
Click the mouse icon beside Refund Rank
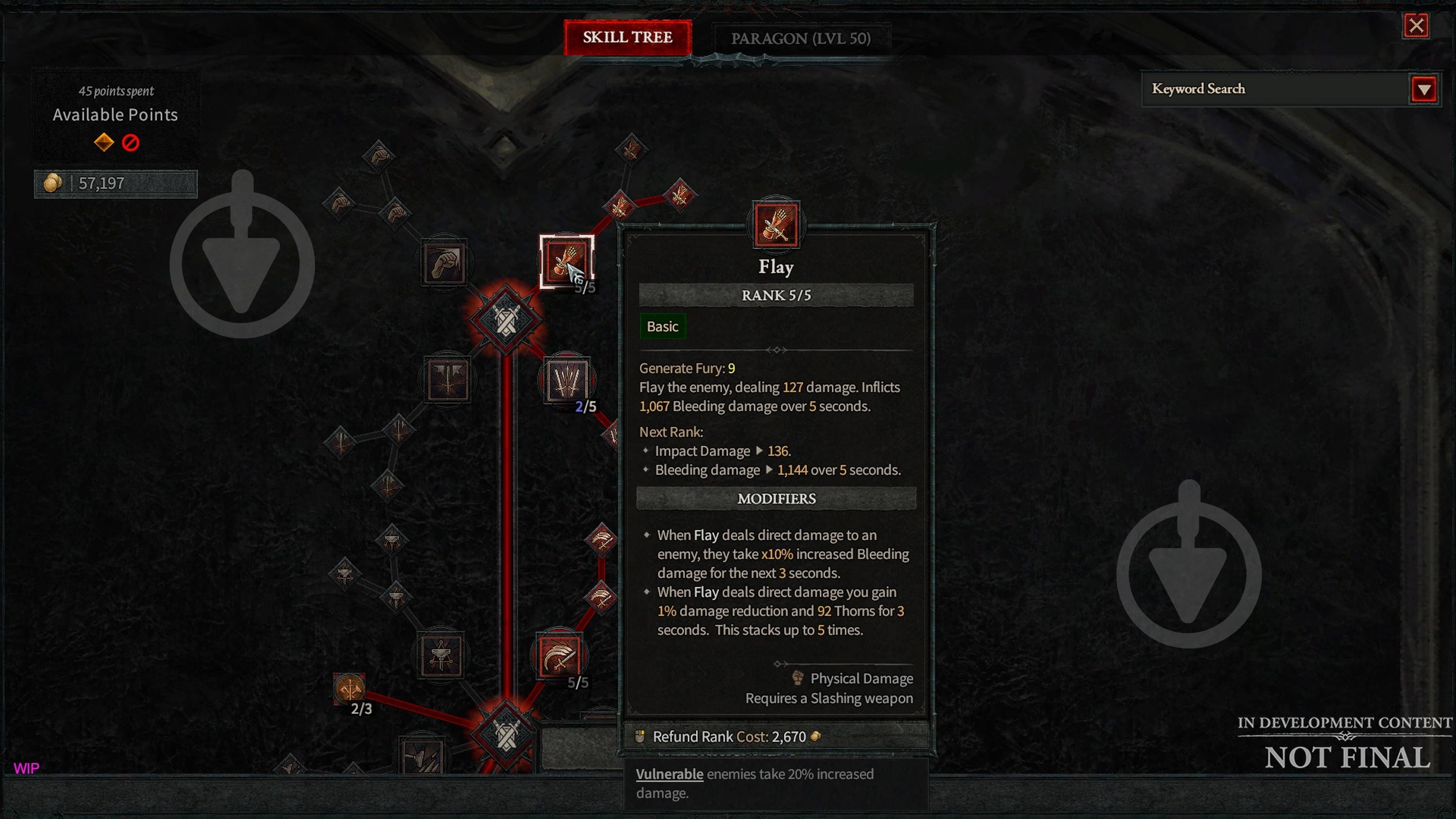pyautogui.click(x=639, y=736)
